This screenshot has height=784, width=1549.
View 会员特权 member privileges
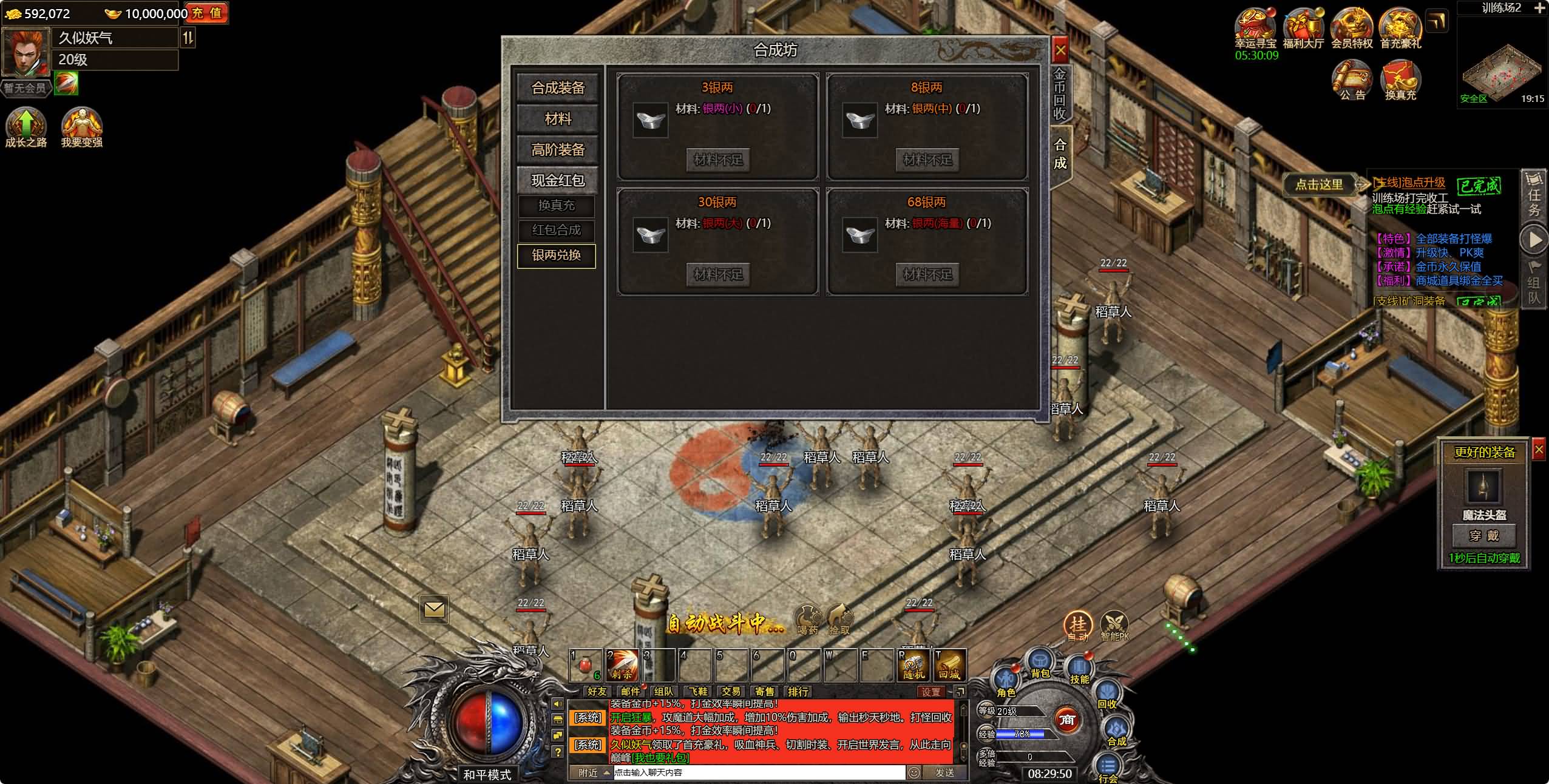click(x=1352, y=27)
